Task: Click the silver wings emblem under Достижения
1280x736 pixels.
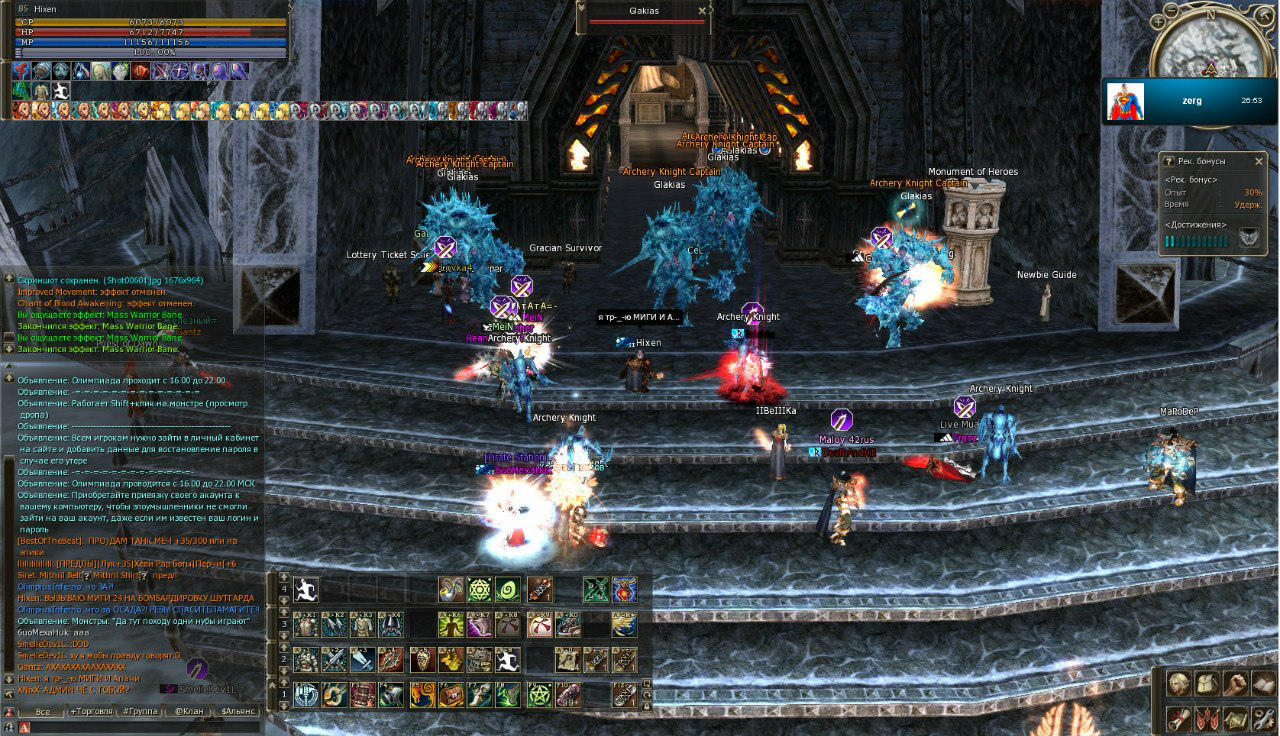Action: coord(1249,237)
